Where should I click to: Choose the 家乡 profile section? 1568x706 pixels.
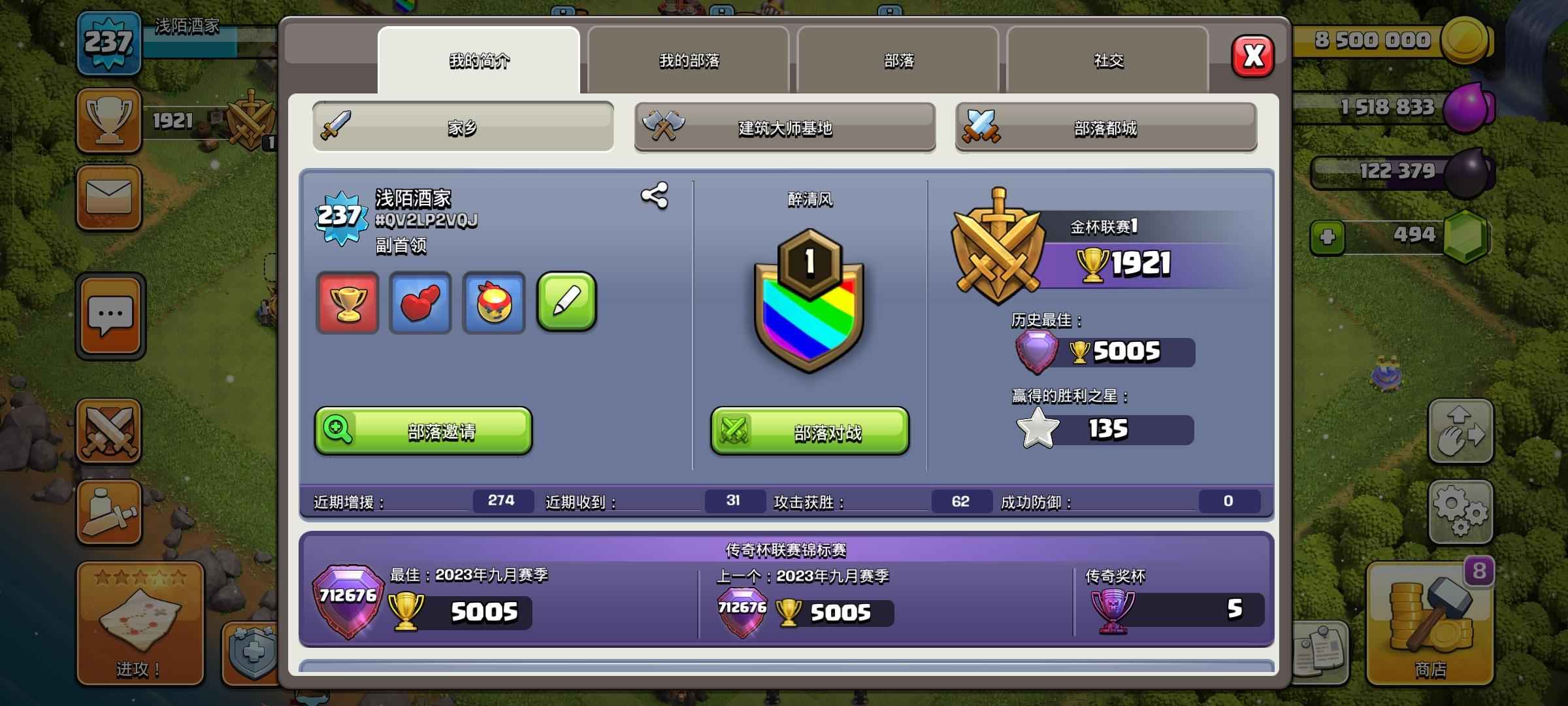click(463, 127)
